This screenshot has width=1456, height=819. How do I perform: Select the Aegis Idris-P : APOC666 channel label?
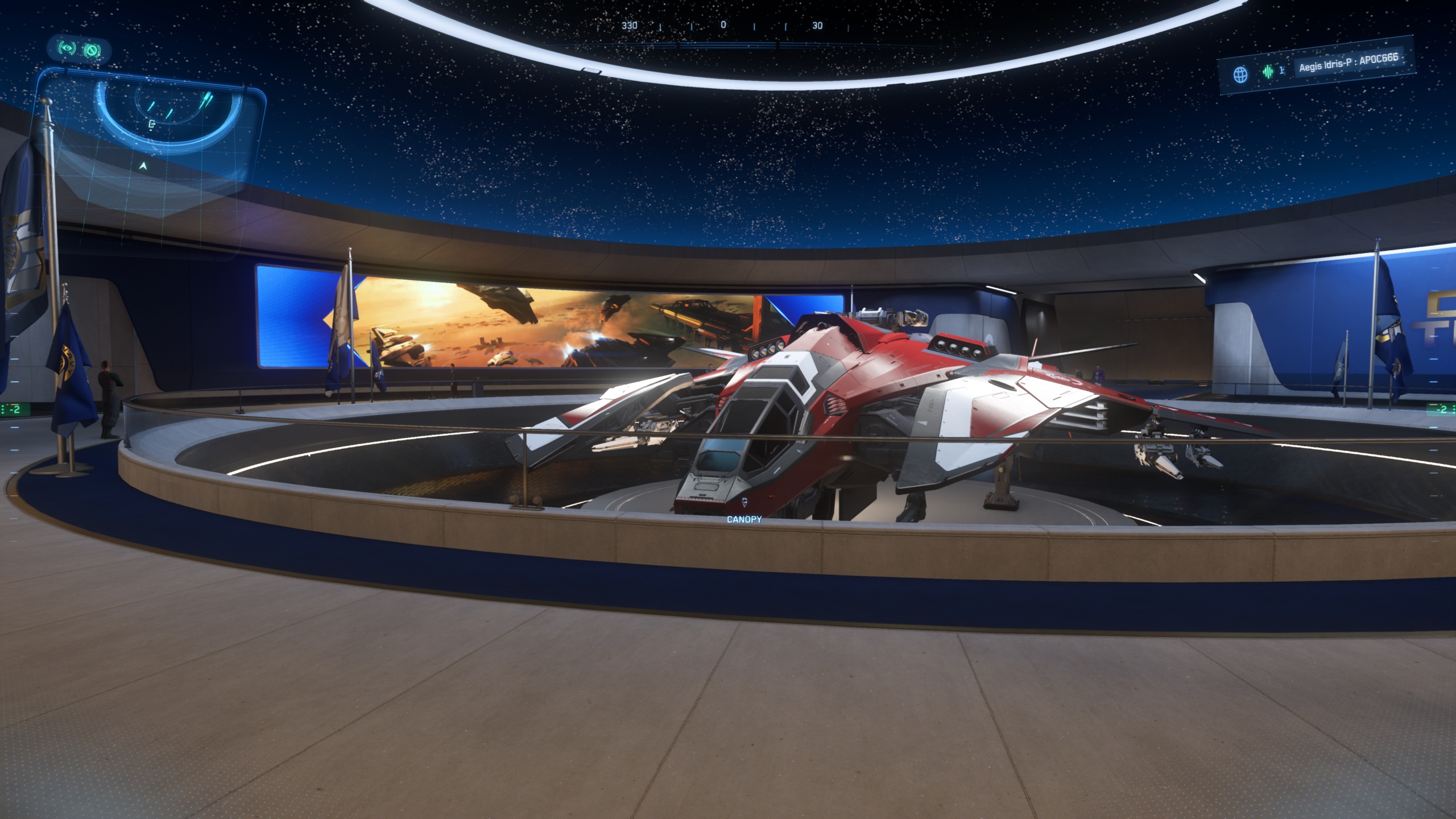point(1348,64)
